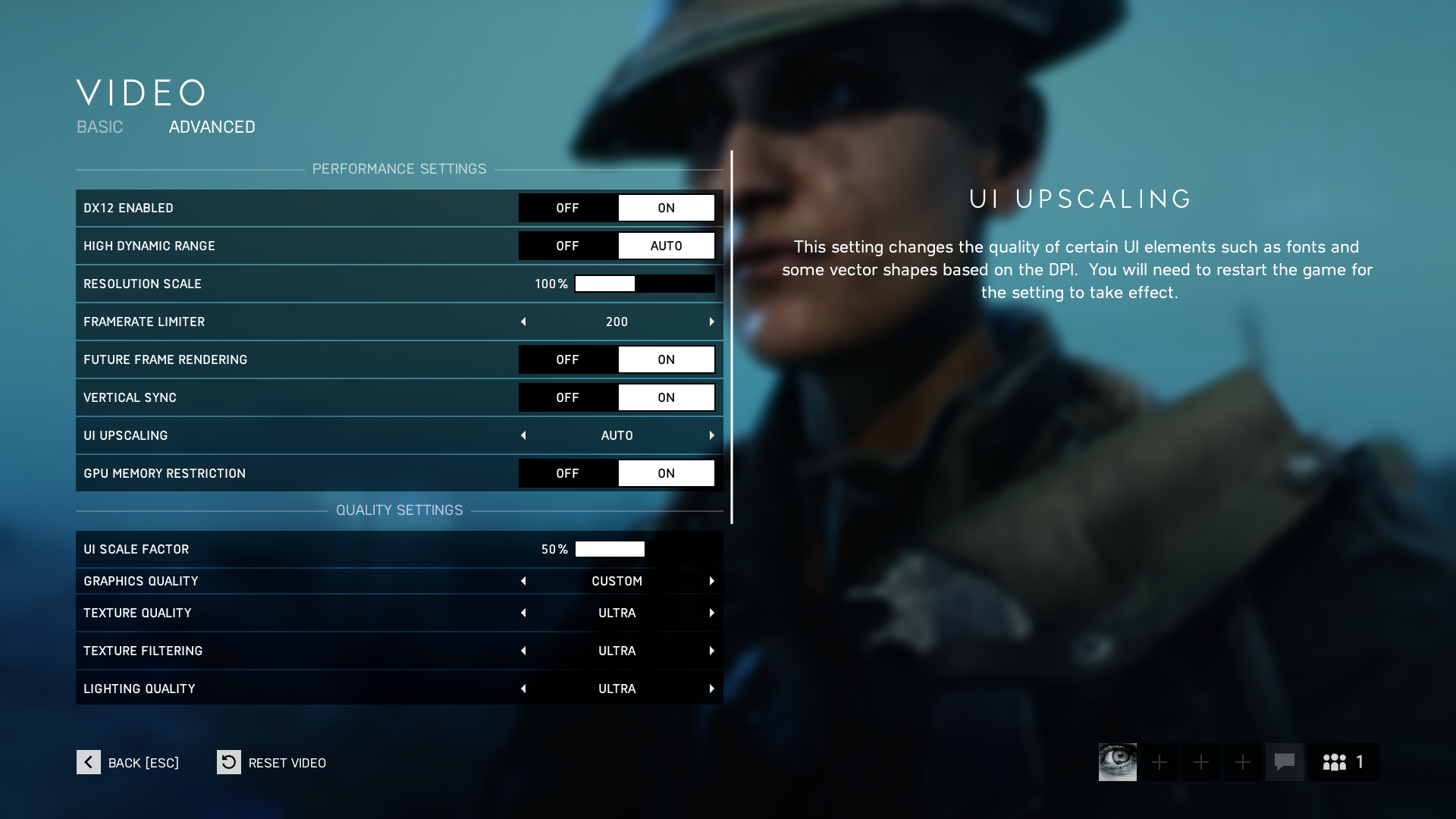Turn DX12 Enabled off

point(567,208)
